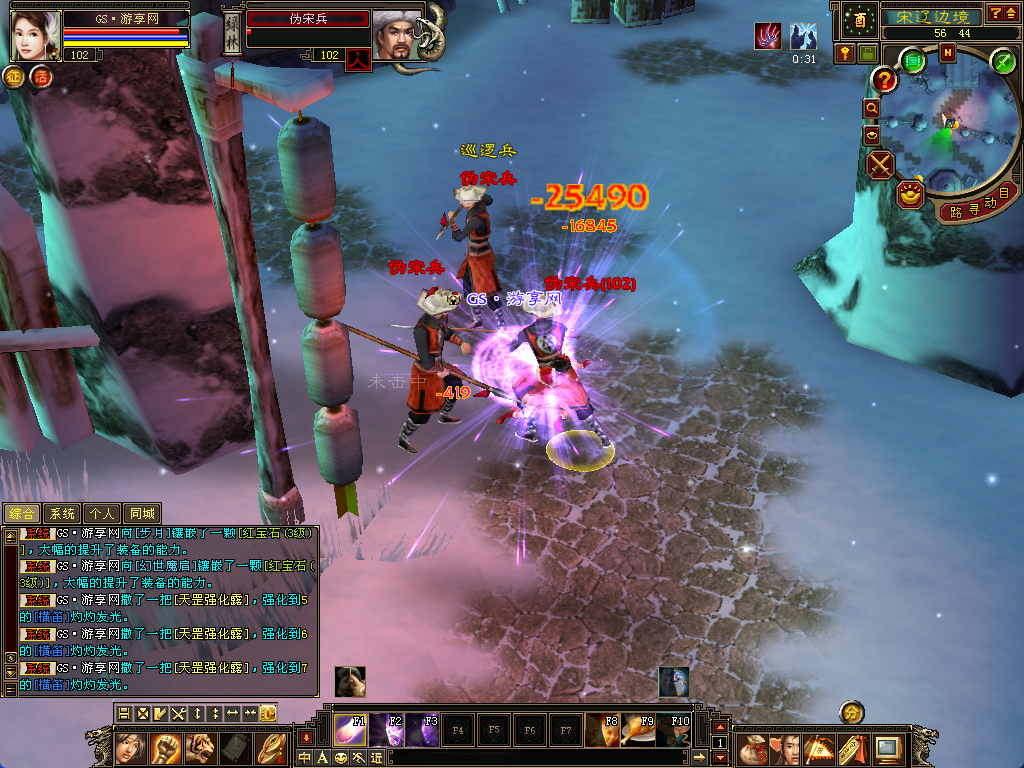Click the smiley face emote button

[x=341, y=758]
